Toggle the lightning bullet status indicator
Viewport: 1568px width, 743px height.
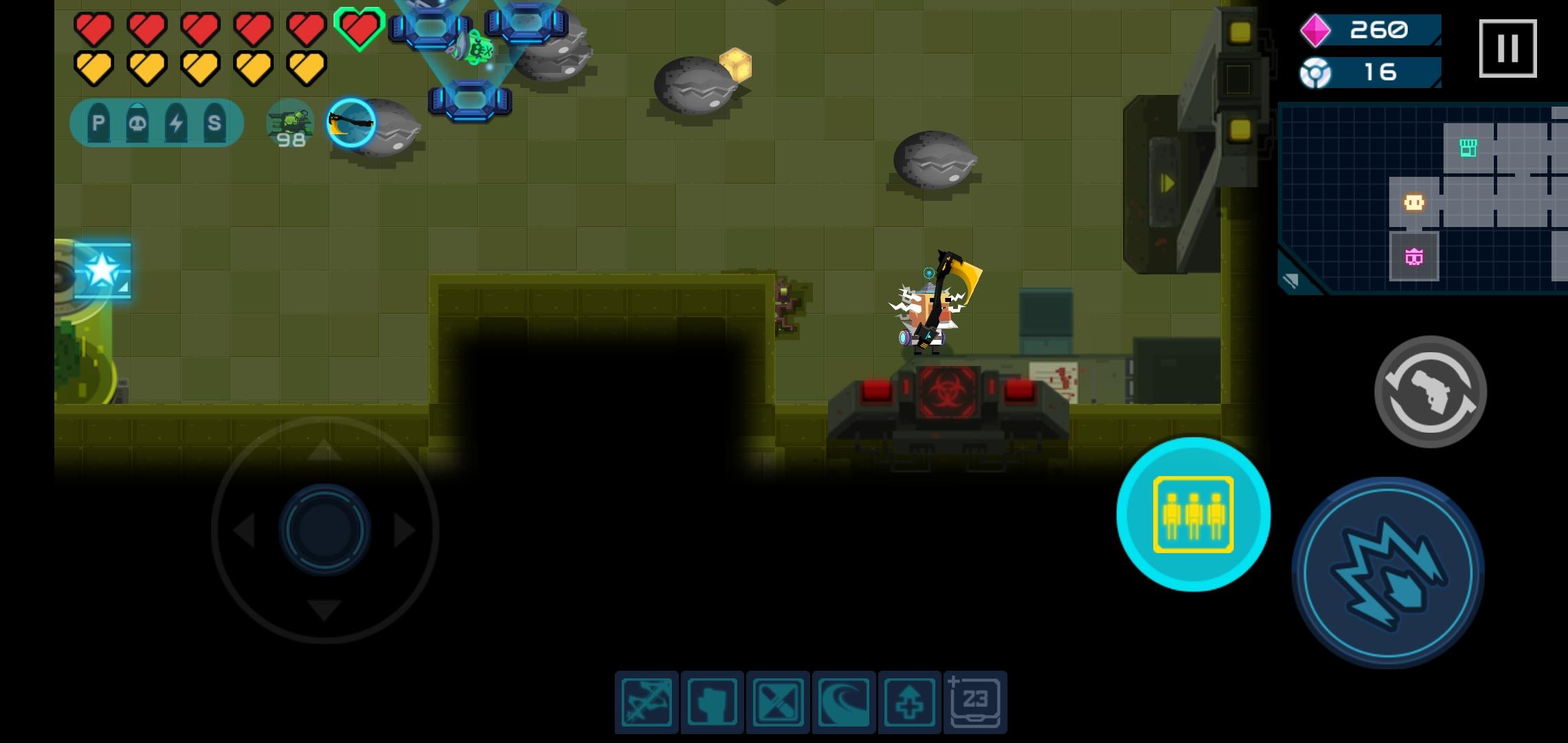point(175,122)
